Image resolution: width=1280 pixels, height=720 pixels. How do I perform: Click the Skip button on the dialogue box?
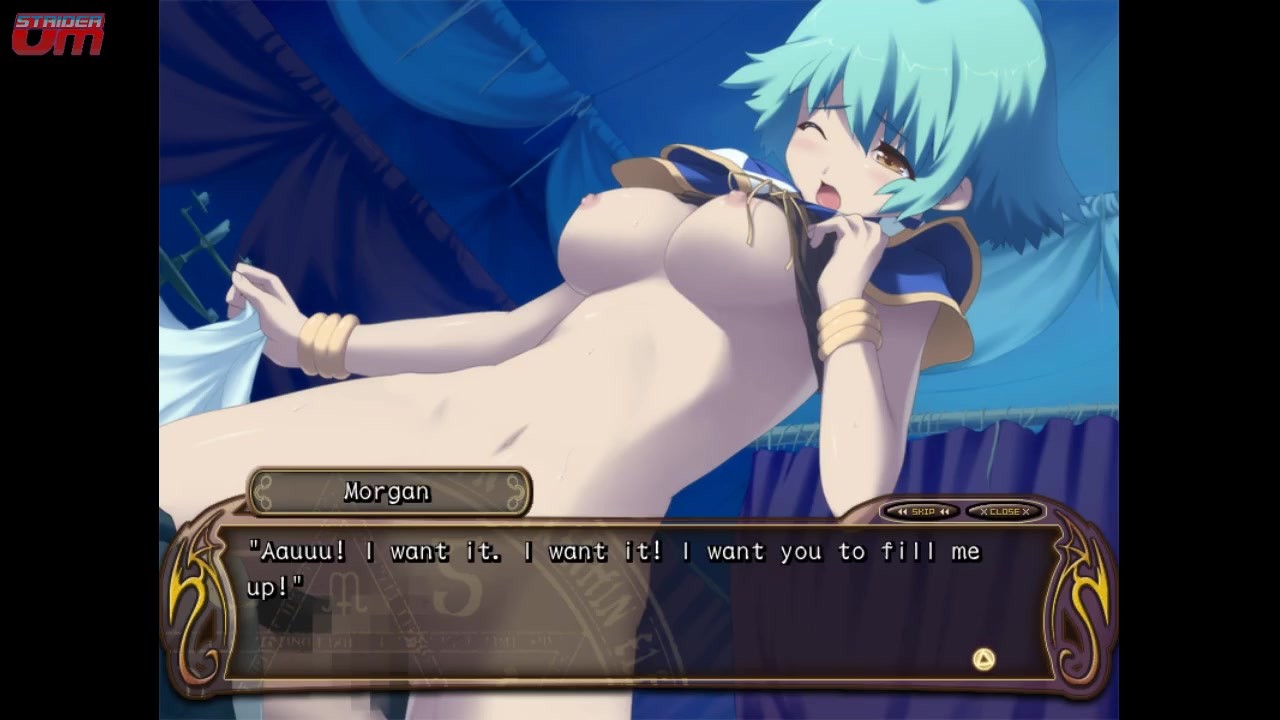(x=921, y=512)
